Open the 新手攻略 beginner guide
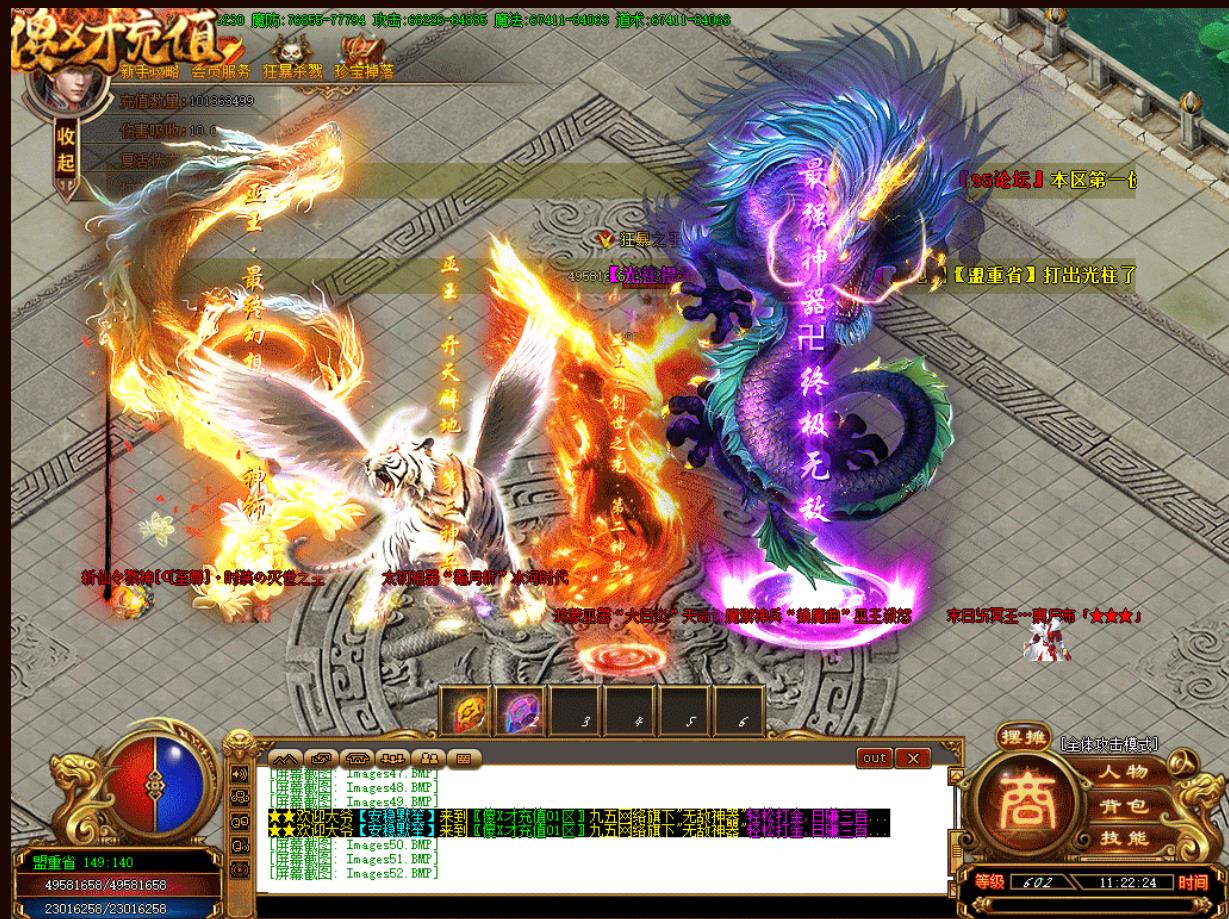This screenshot has height=919, width=1229. click(x=151, y=70)
